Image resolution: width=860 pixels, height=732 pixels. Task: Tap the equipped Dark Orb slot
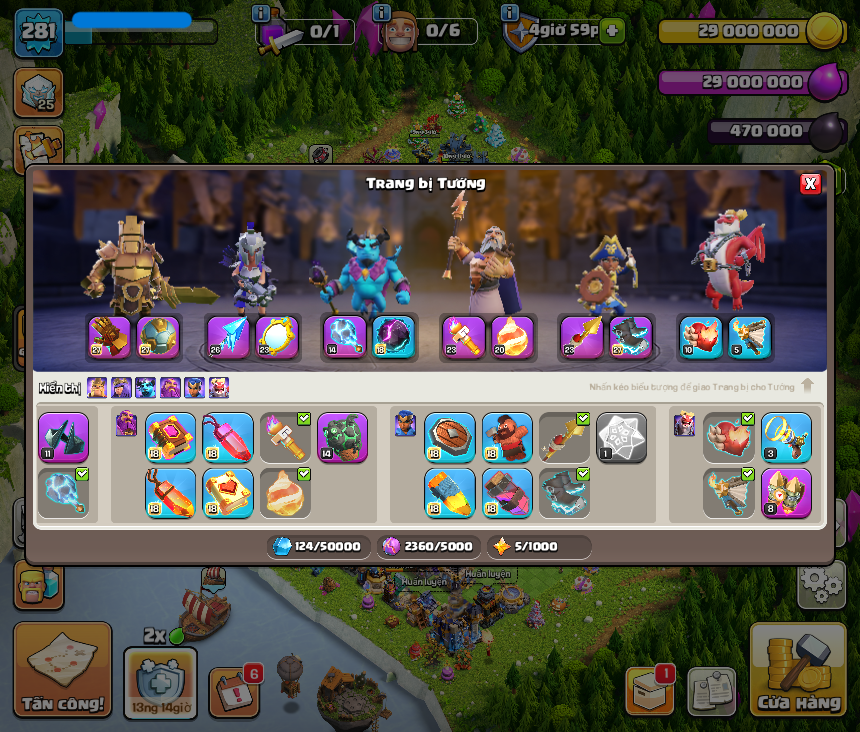(x=393, y=338)
